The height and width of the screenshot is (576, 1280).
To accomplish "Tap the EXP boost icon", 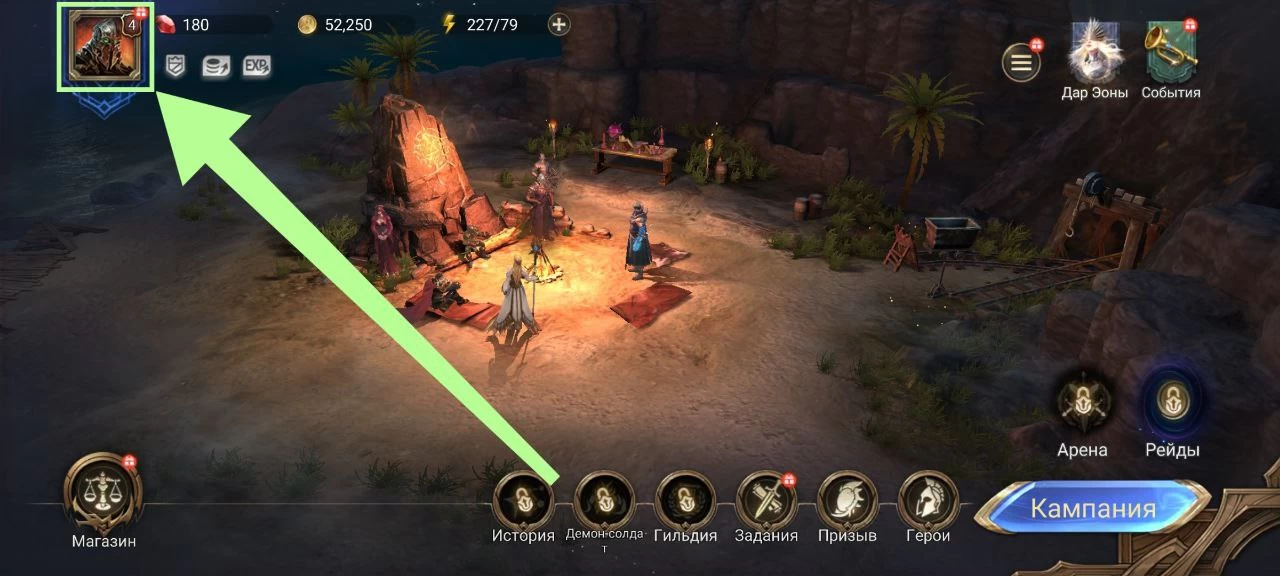I will pyautogui.click(x=256, y=66).
